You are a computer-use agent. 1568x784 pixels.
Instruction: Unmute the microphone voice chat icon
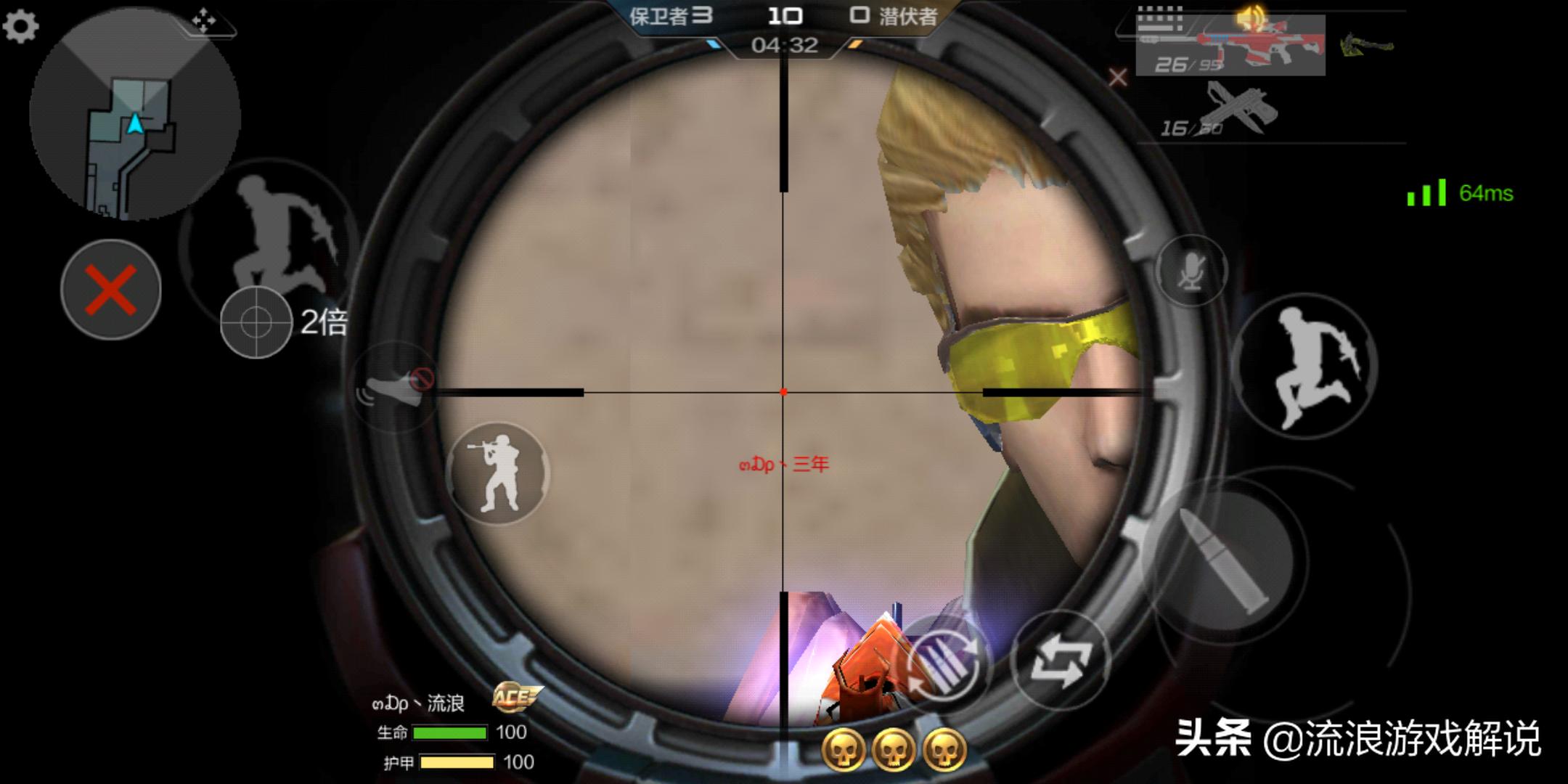click(1191, 271)
